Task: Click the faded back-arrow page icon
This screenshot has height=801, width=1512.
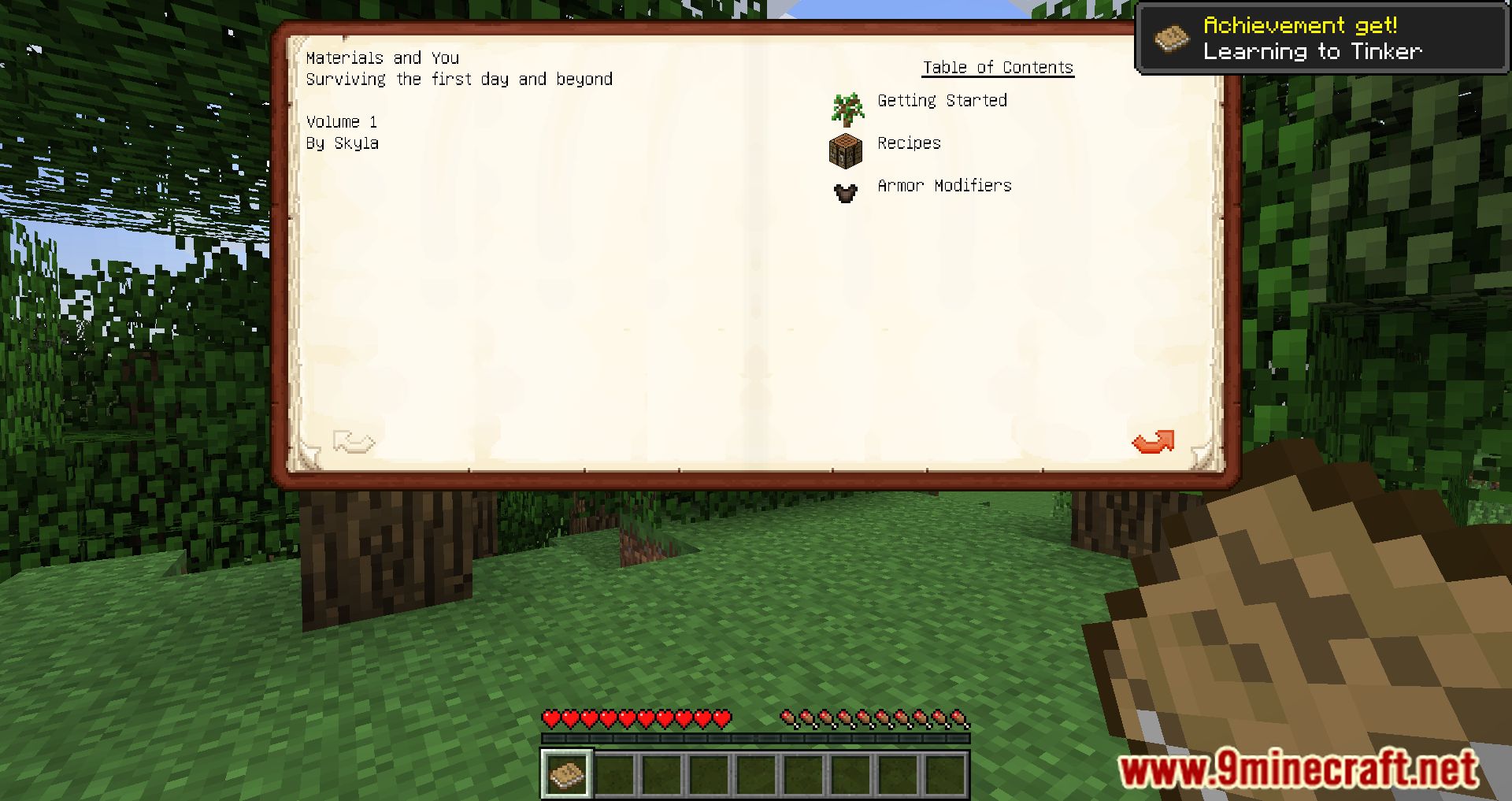Action: point(354,443)
